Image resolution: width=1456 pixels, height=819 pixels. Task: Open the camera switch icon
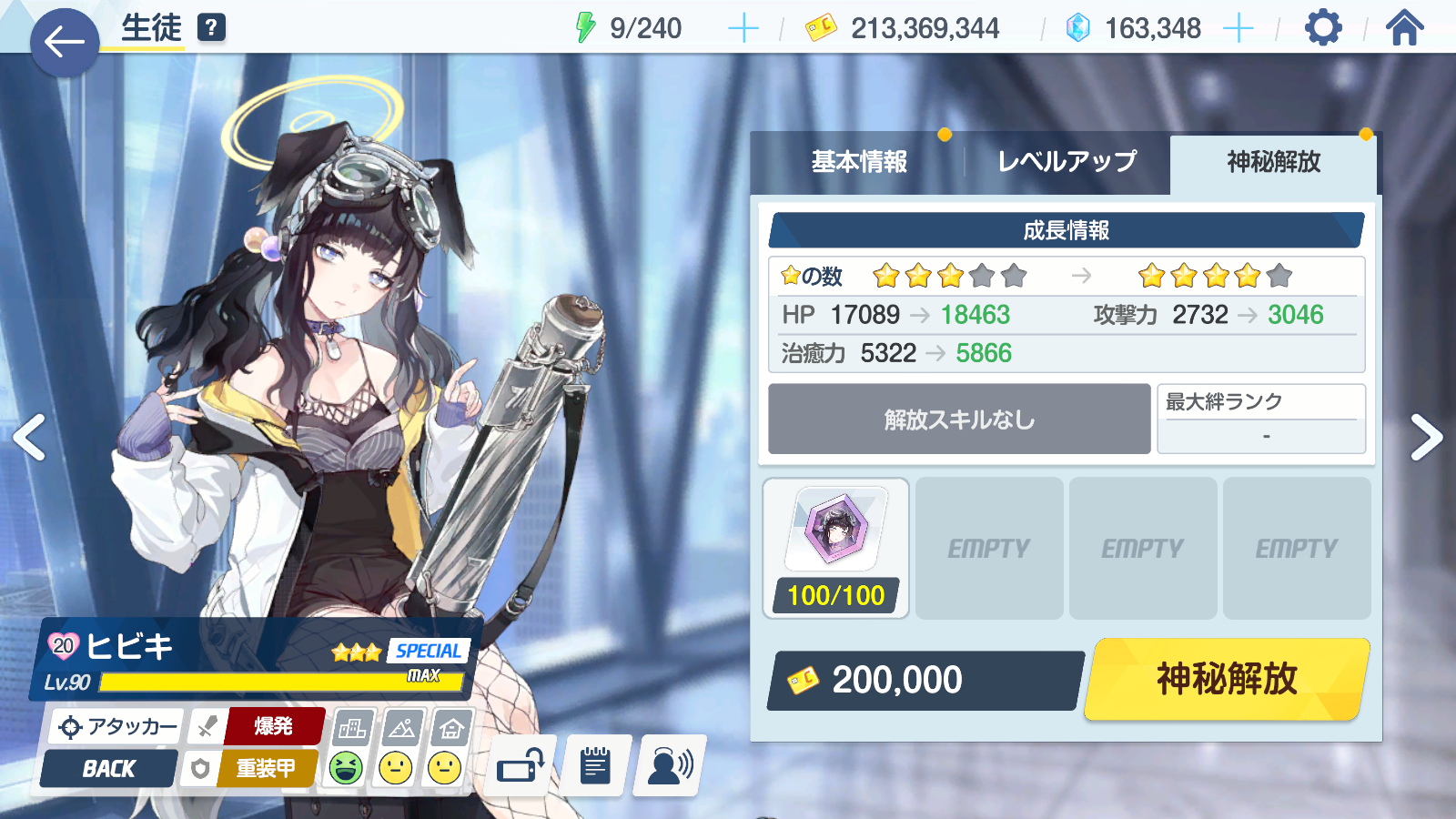[521, 766]
